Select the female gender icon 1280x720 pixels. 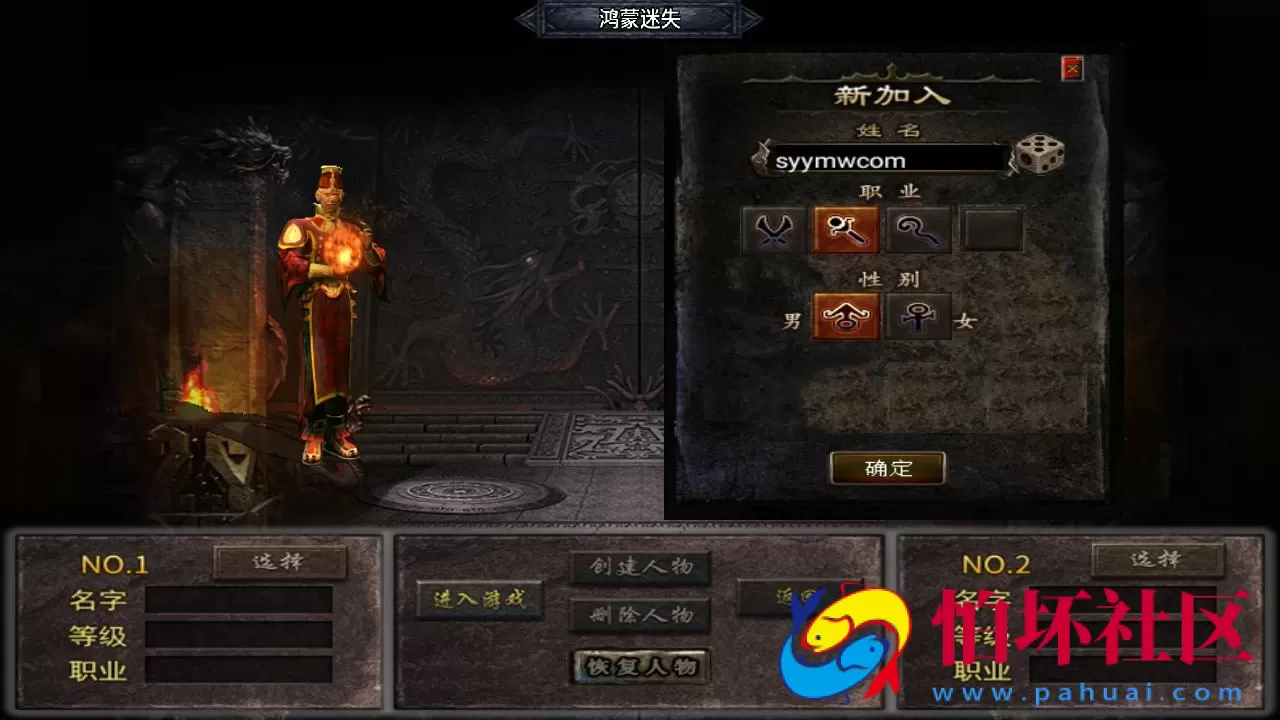click(x=918, y=316)
